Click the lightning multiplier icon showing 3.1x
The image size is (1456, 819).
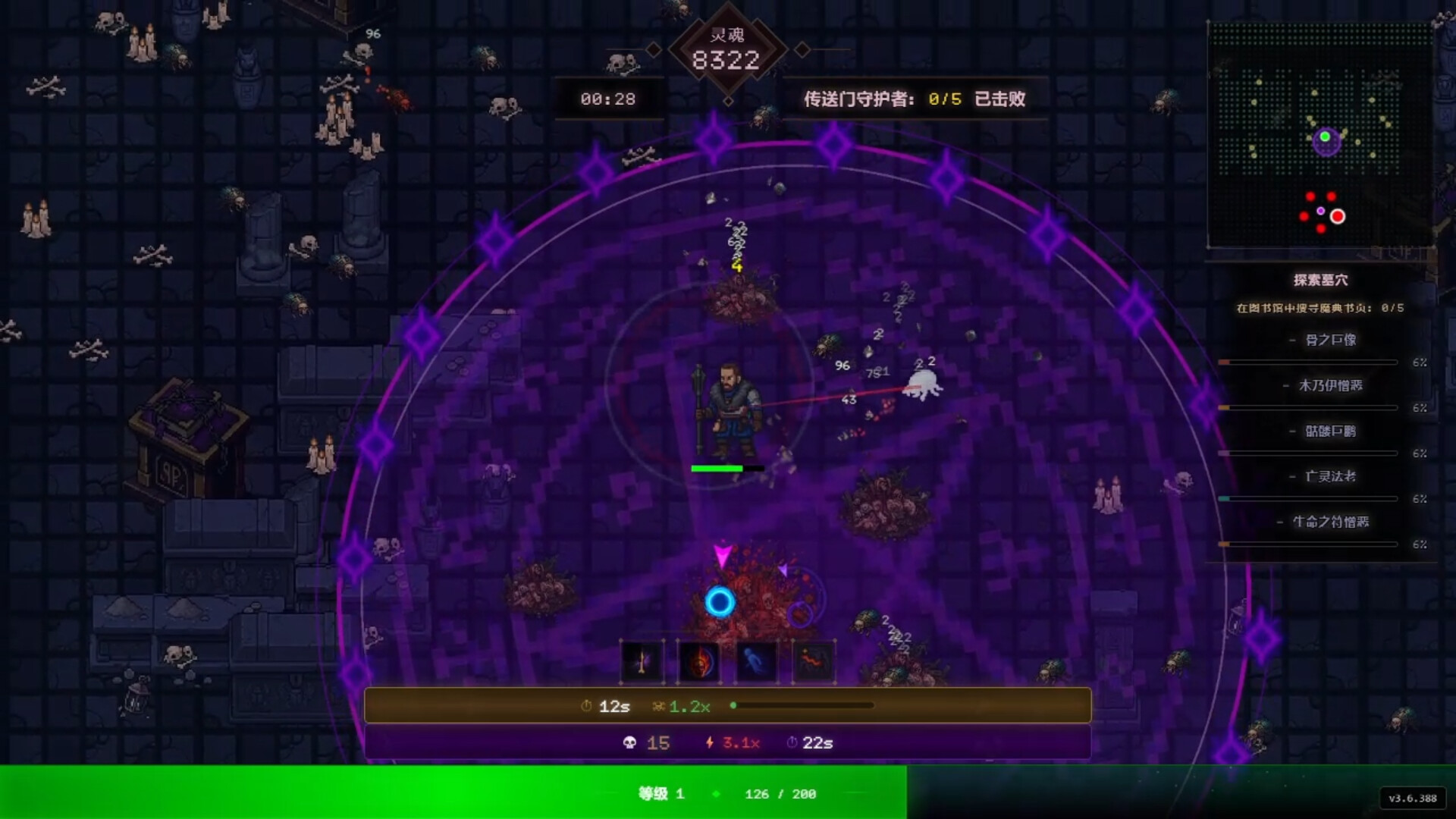(x=708, y=743)
